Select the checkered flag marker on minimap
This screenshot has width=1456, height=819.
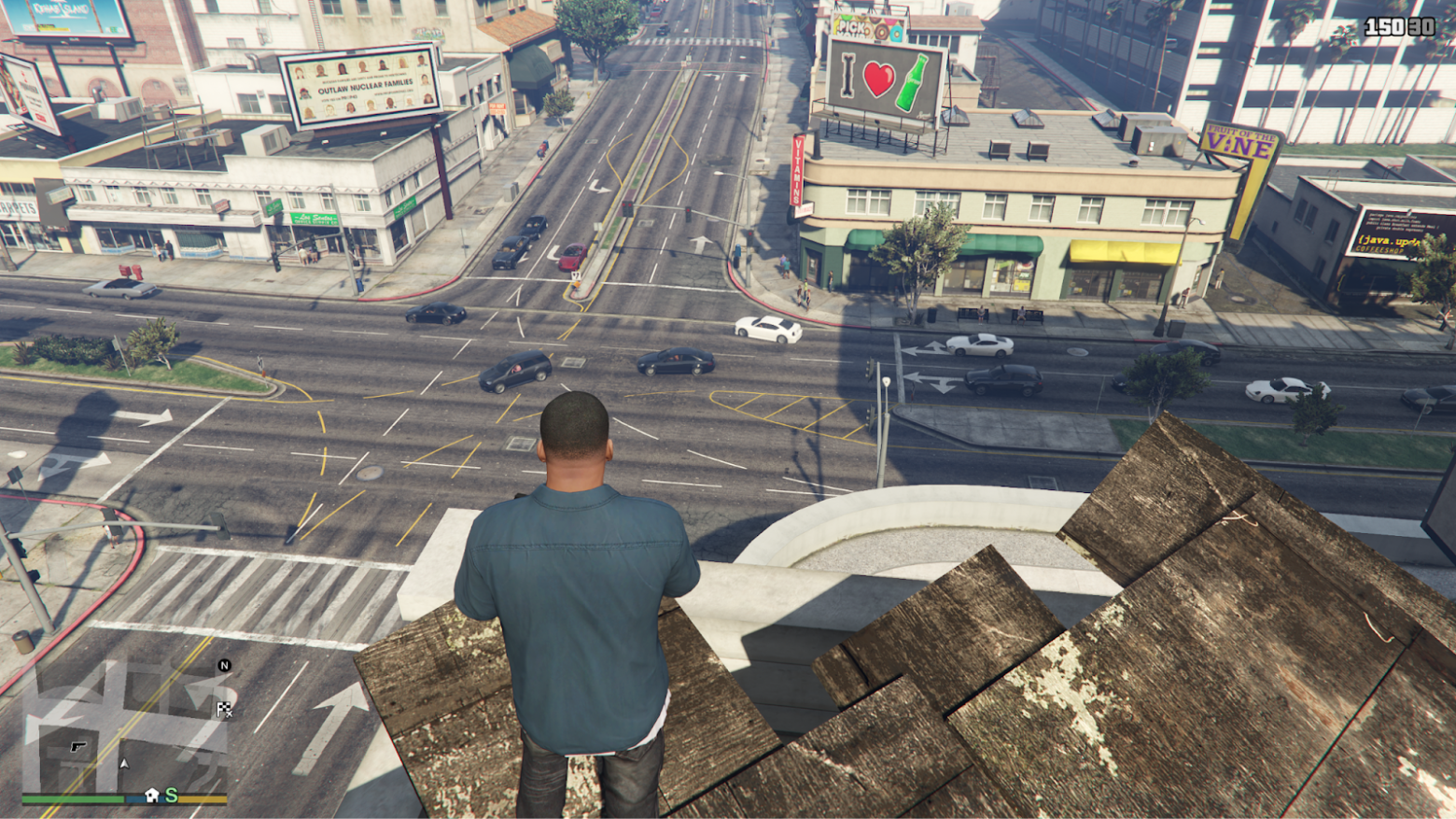point(224,710)
